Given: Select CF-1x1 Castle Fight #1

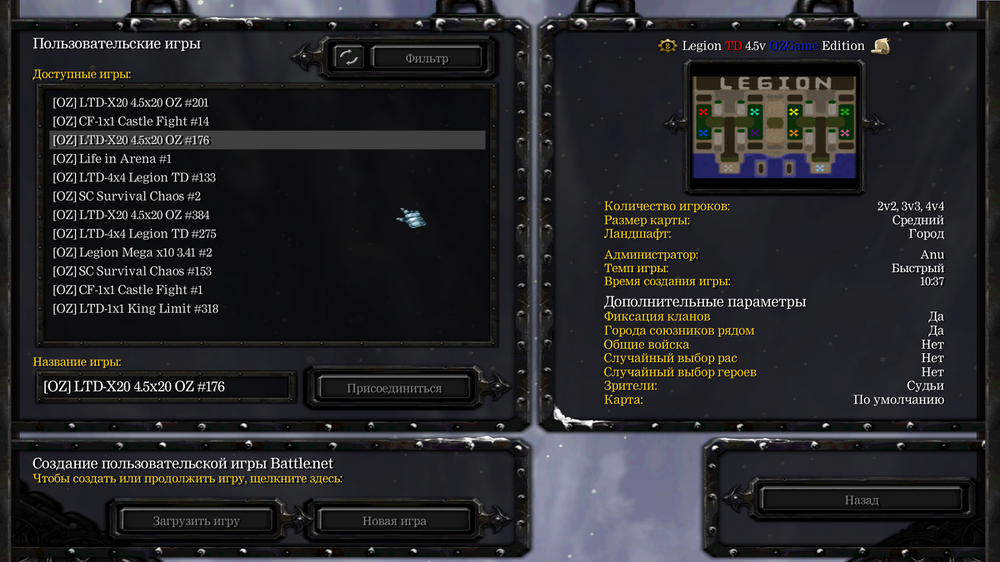Looking at the screenshot, I should (x=127, y=290).
